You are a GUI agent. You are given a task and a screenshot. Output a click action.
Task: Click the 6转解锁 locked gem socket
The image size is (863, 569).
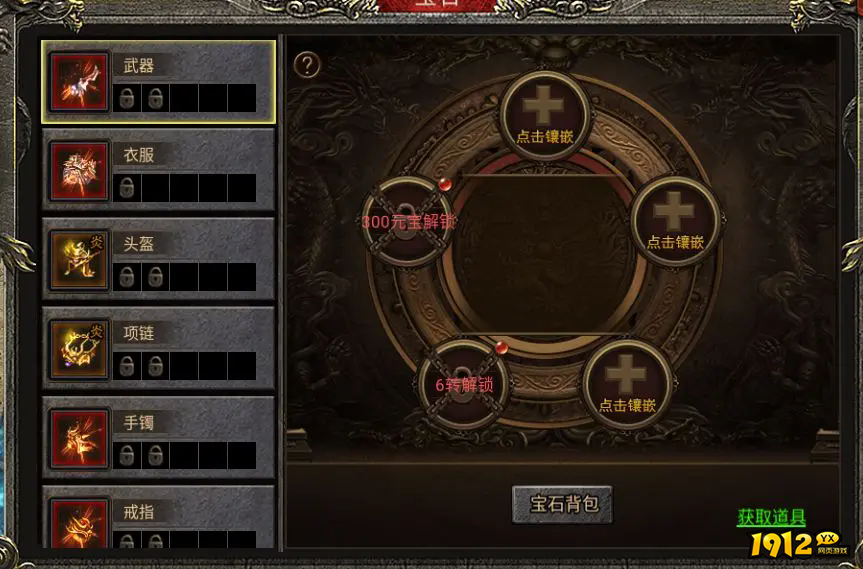pos(462,384)
